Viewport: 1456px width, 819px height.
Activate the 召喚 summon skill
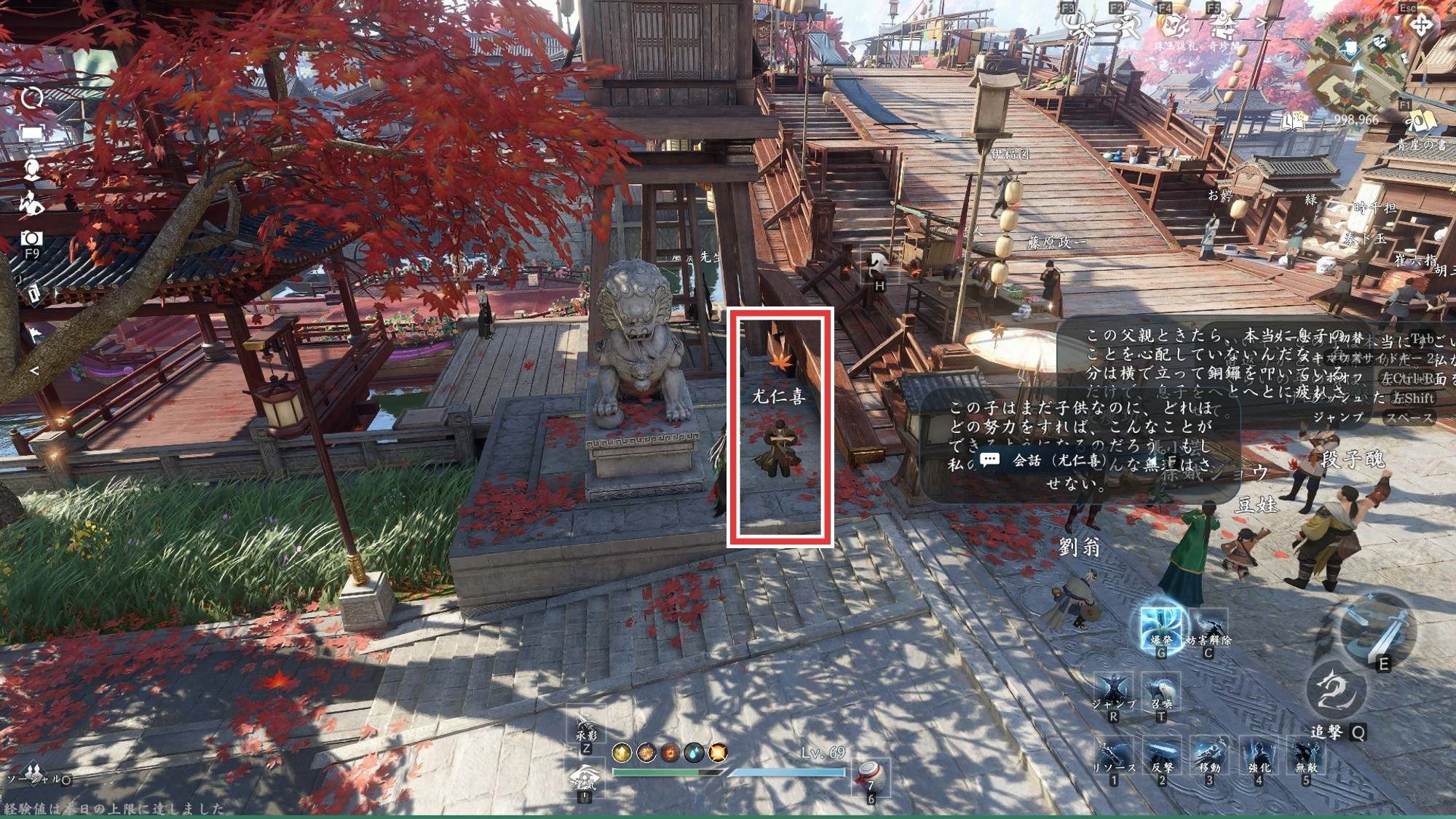coord(1161,692)
